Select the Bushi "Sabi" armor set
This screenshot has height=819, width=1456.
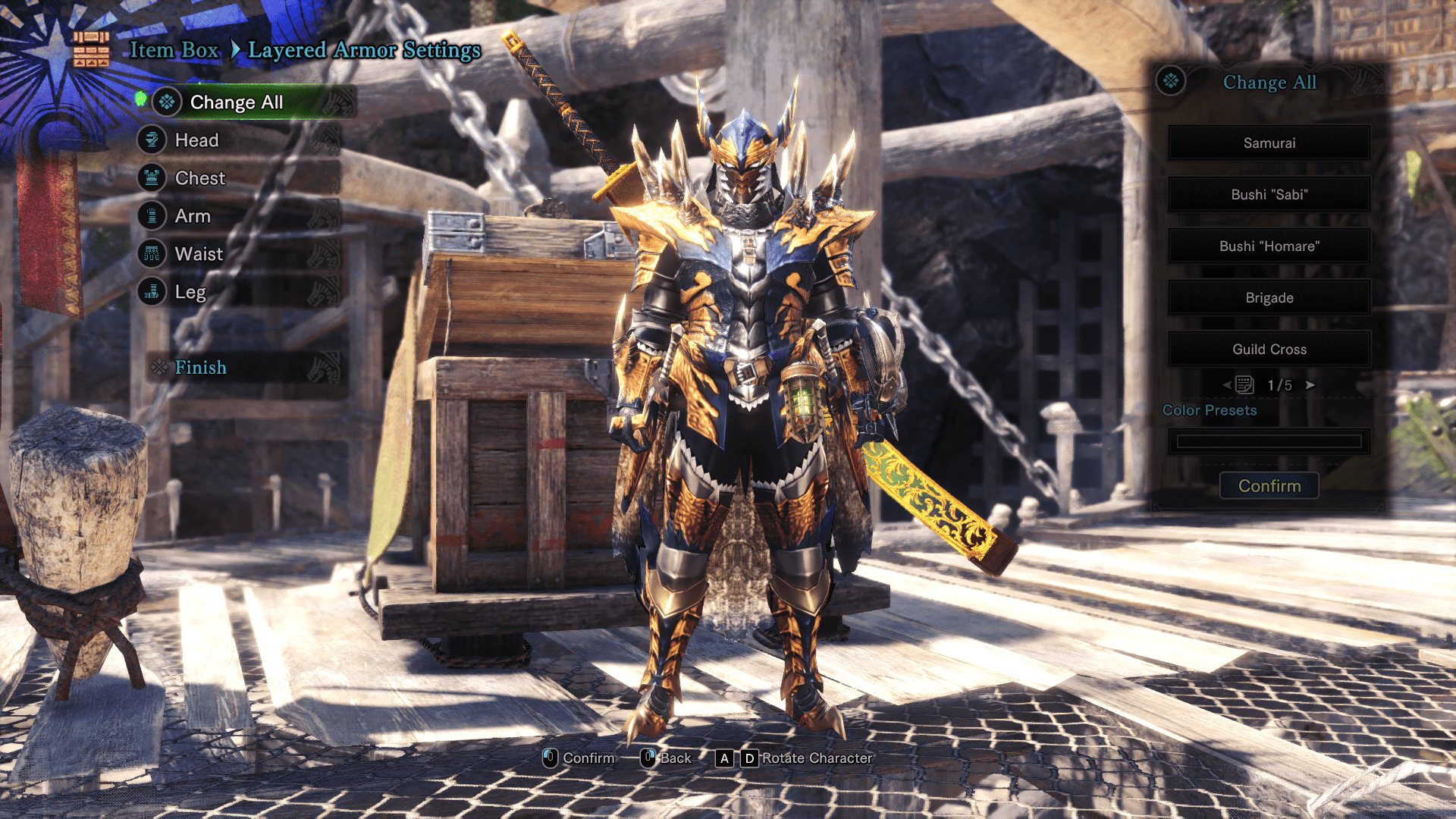point(1269,195)
